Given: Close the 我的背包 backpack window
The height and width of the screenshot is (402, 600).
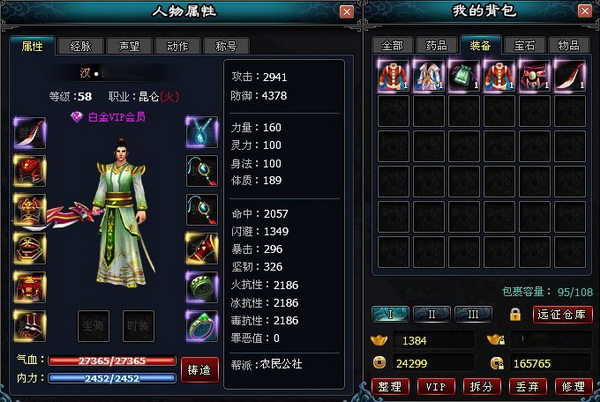Looking at the screenshot, I should [584, 12].
